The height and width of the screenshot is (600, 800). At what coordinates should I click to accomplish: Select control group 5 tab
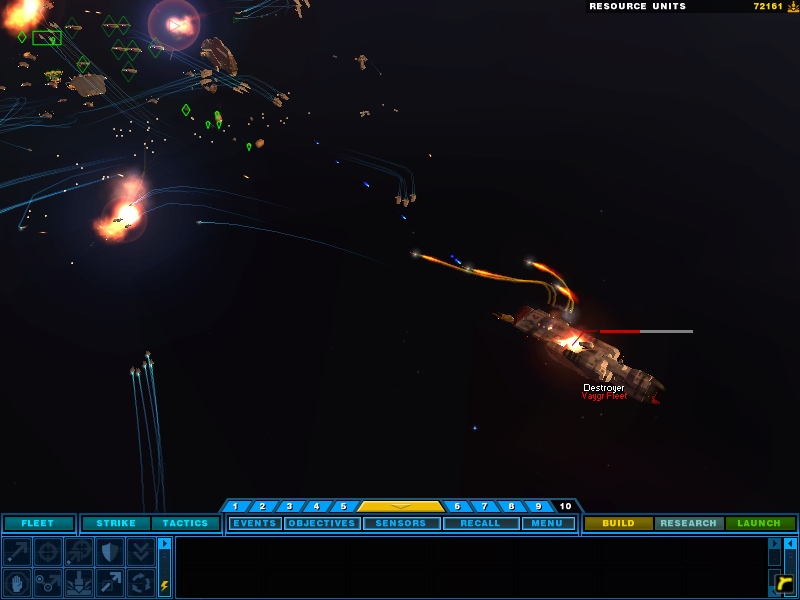tap(343, 506)
